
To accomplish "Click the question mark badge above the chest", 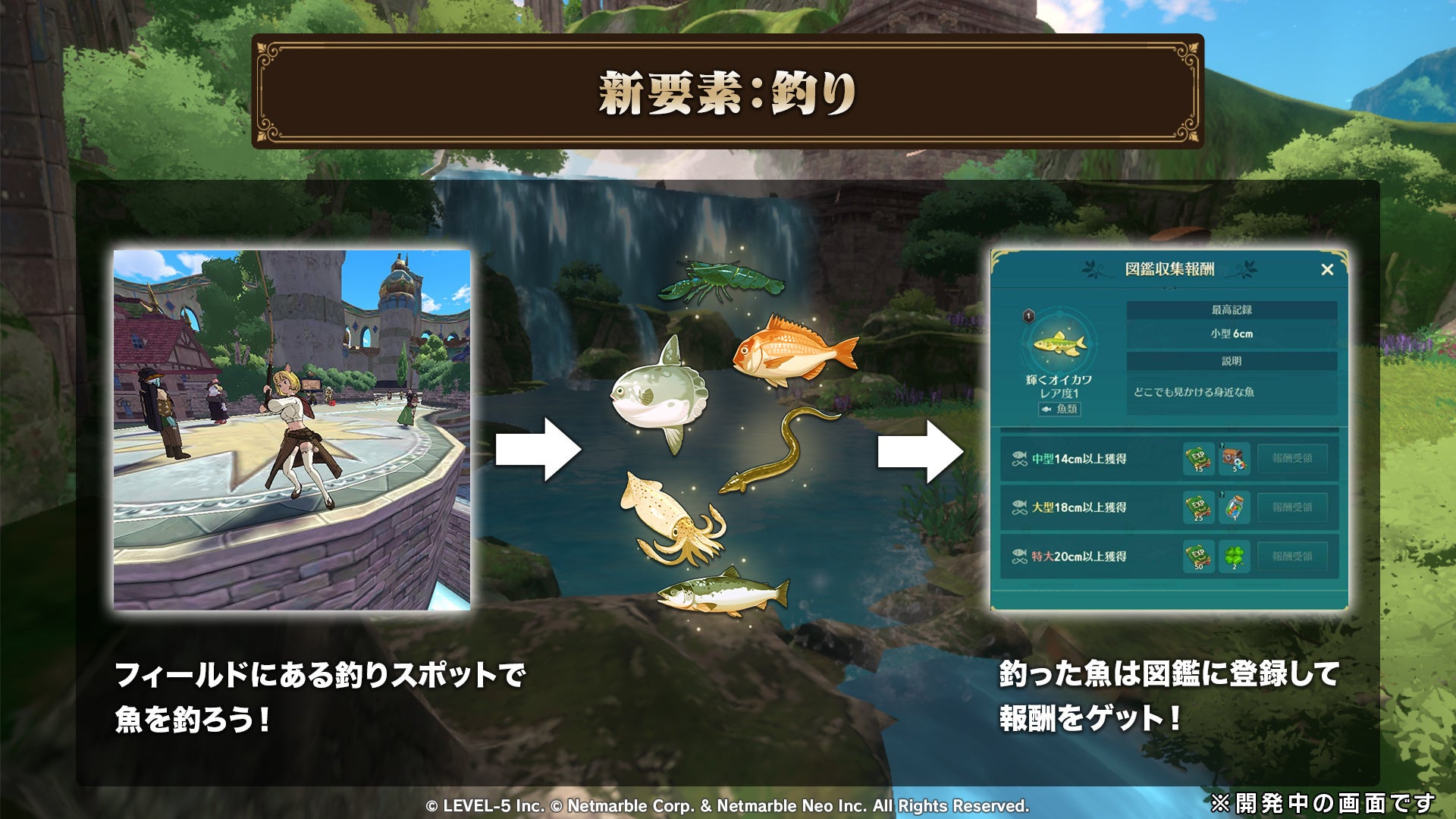I will tap(1222, 444).
